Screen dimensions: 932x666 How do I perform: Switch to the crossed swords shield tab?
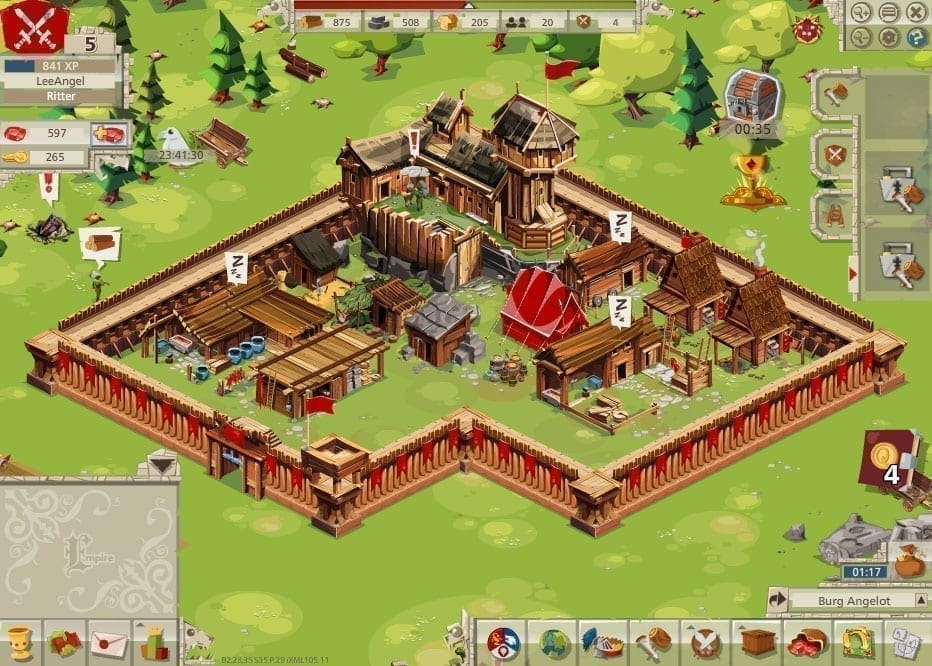[x=835, y=154]
